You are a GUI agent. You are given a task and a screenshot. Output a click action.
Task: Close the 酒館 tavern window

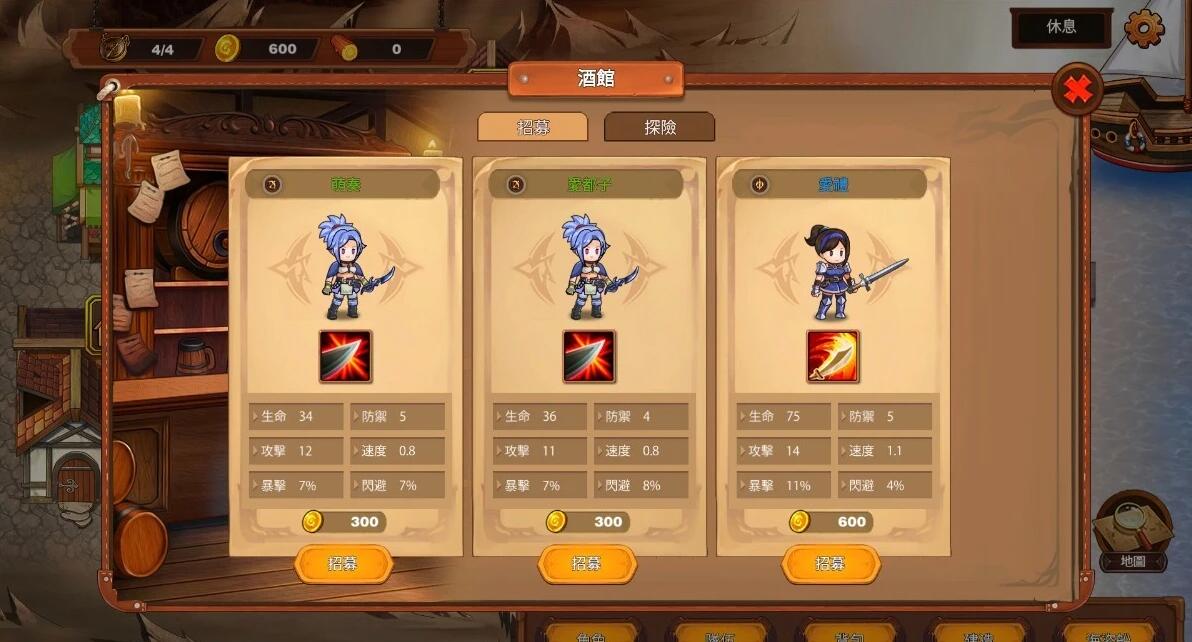(1077, 90)
